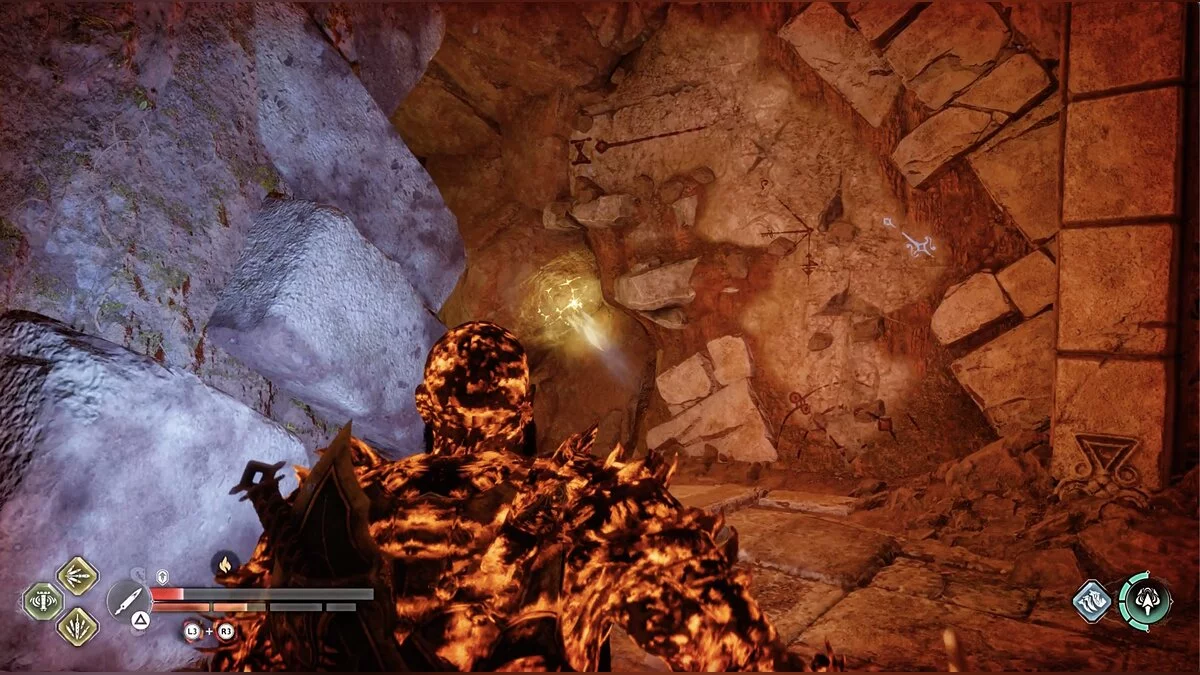Click the round spear weapon icon
1200x675 pixels.
pos(129,601)
